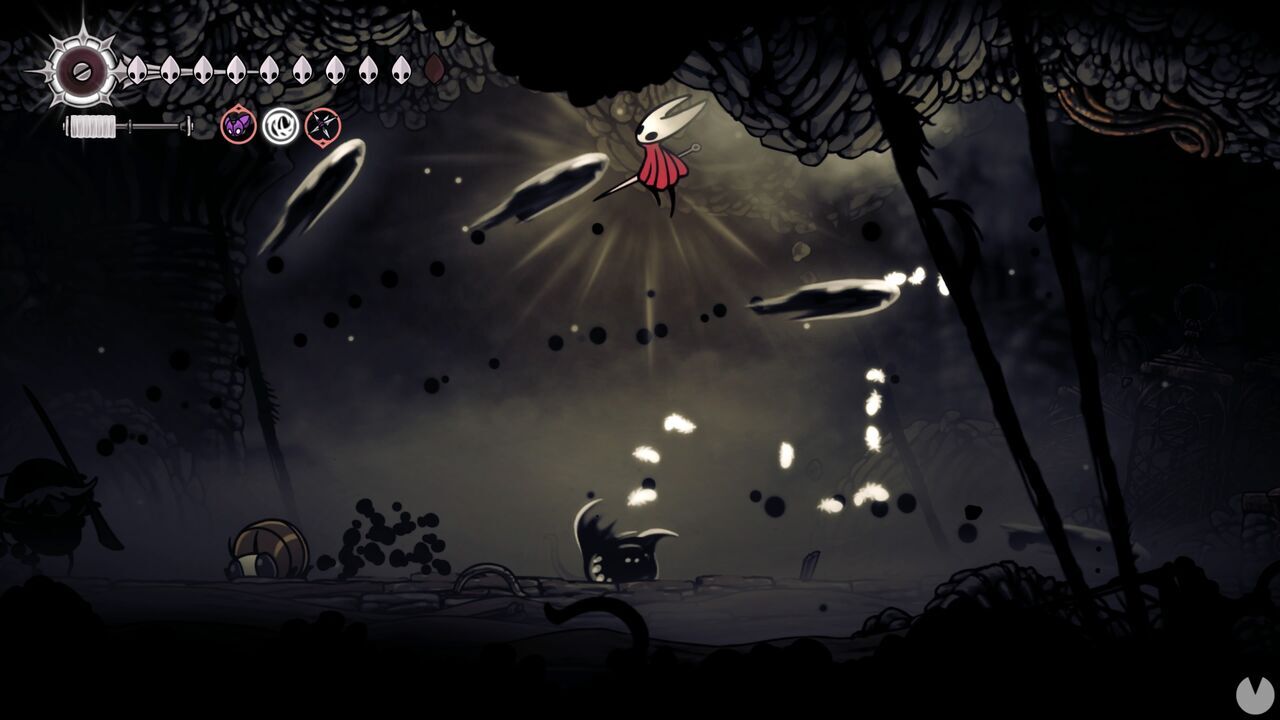Choose the four-pointed throwing star tool
The height and width of the screenshot is (720, 1280).
pos(323,126)
